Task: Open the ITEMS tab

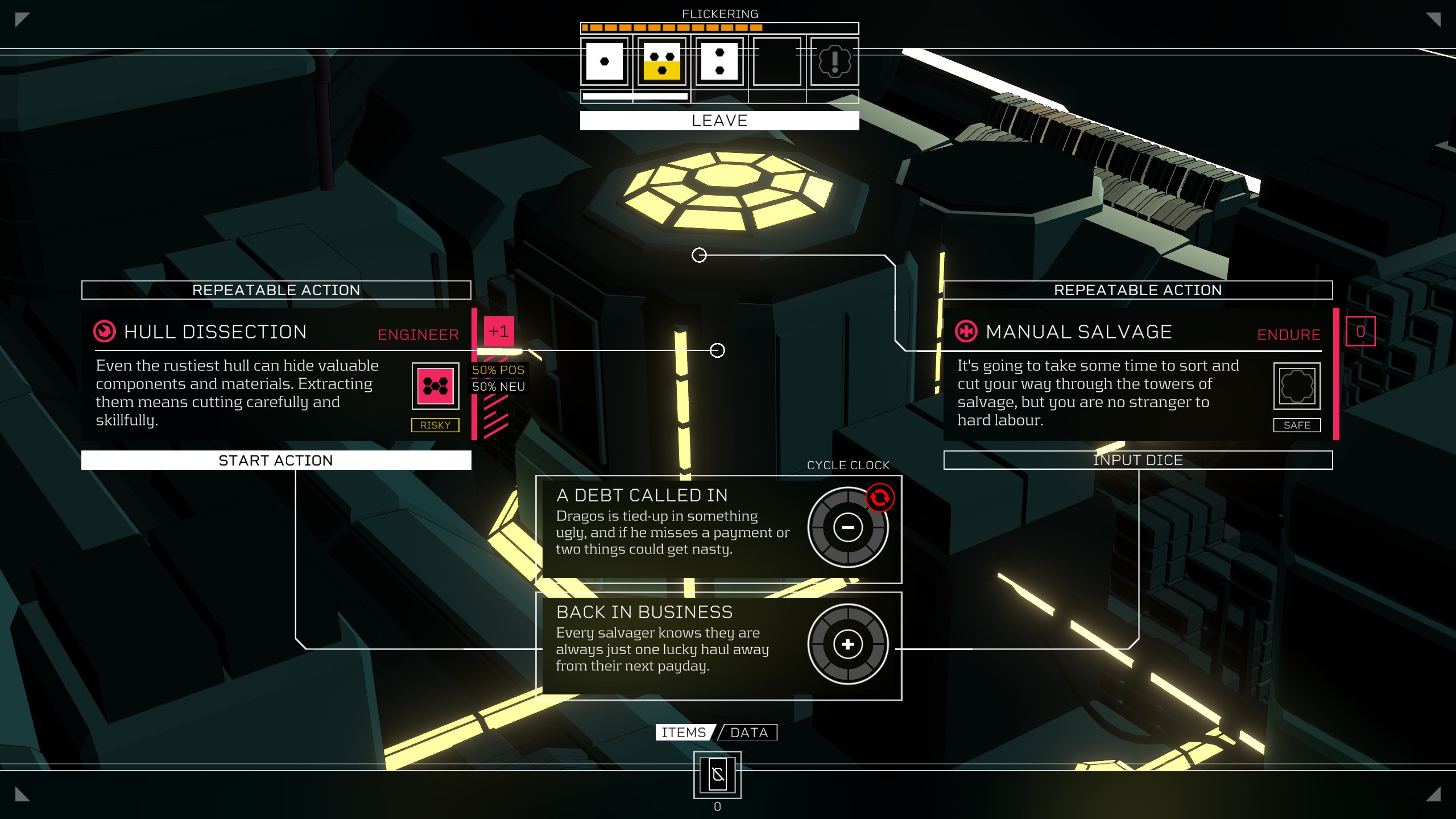Action: tap(684, 733)
